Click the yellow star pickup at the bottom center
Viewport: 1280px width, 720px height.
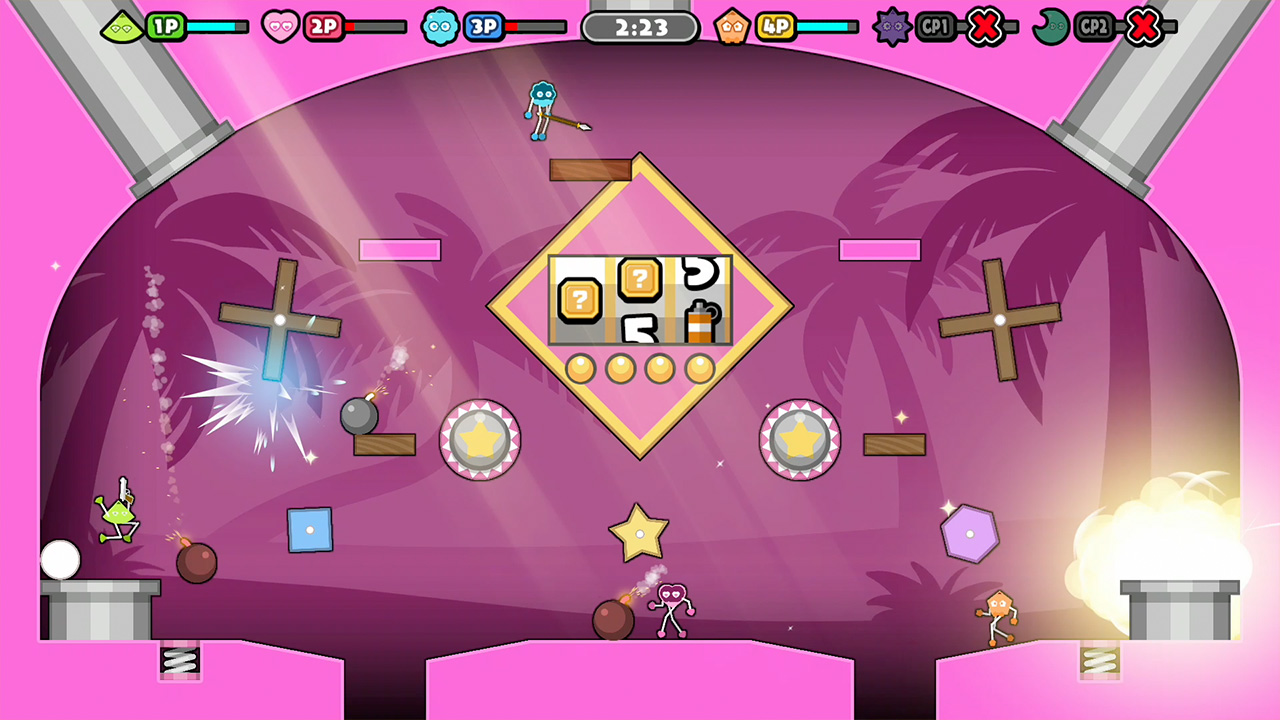click(637, 533)
